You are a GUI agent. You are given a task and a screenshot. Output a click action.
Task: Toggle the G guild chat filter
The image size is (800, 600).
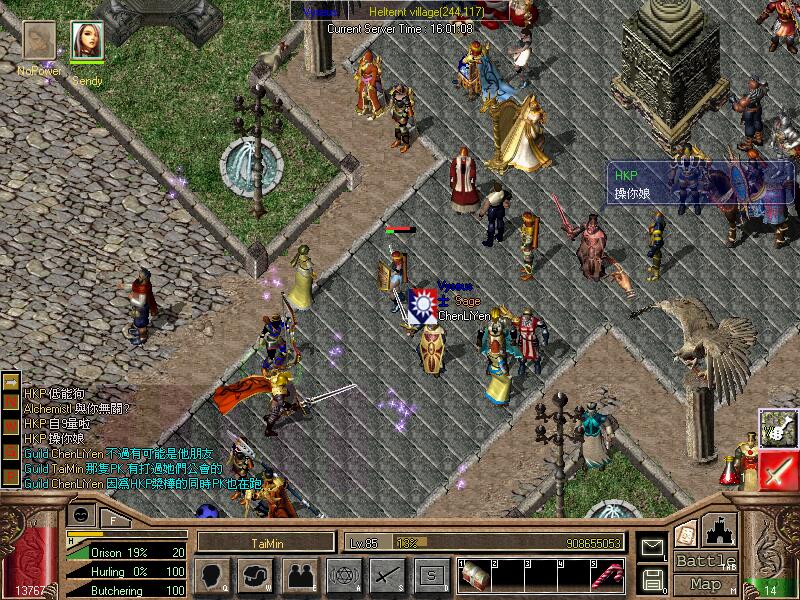pyautogui.click(x=12, y=454)
